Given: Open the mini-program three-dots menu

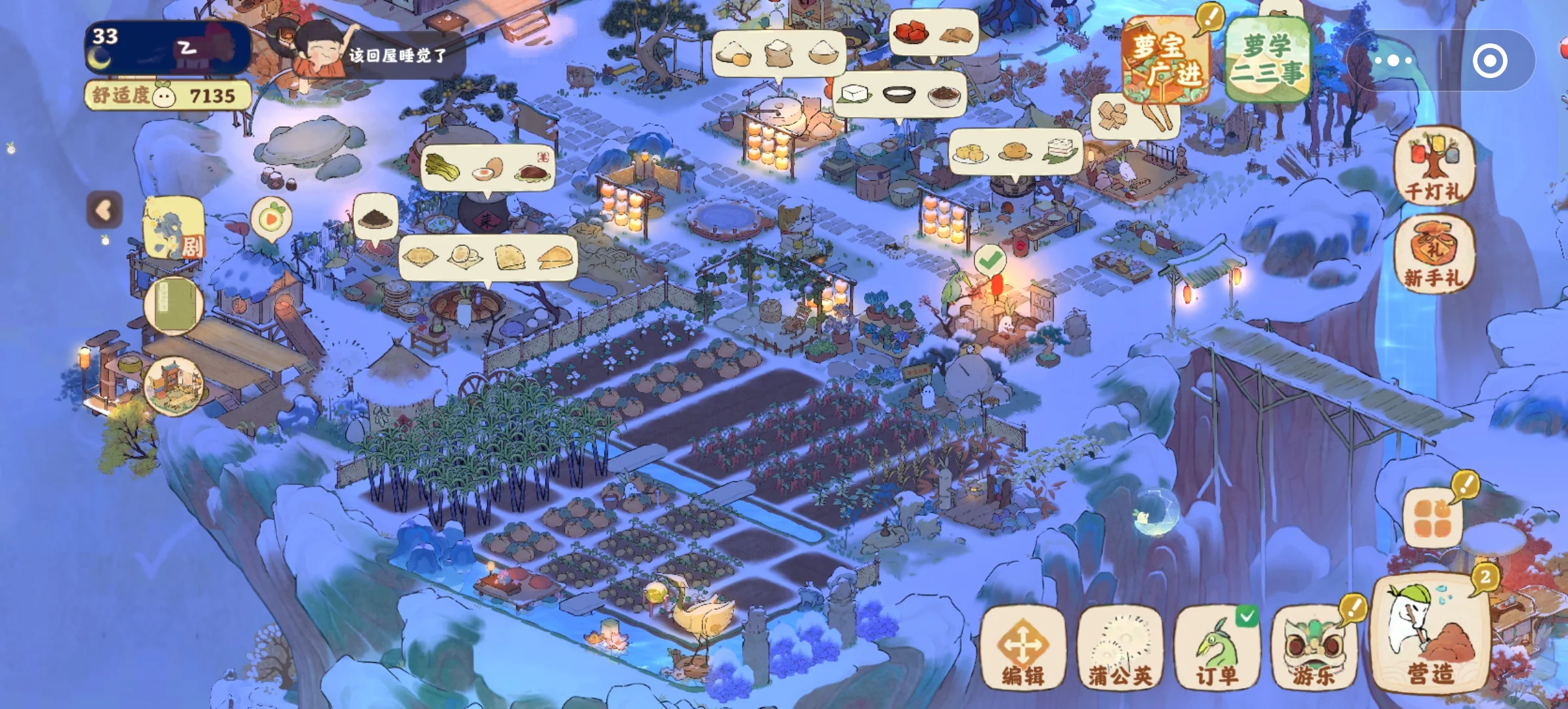Looking at the screenshot, I should point(1393,61).
